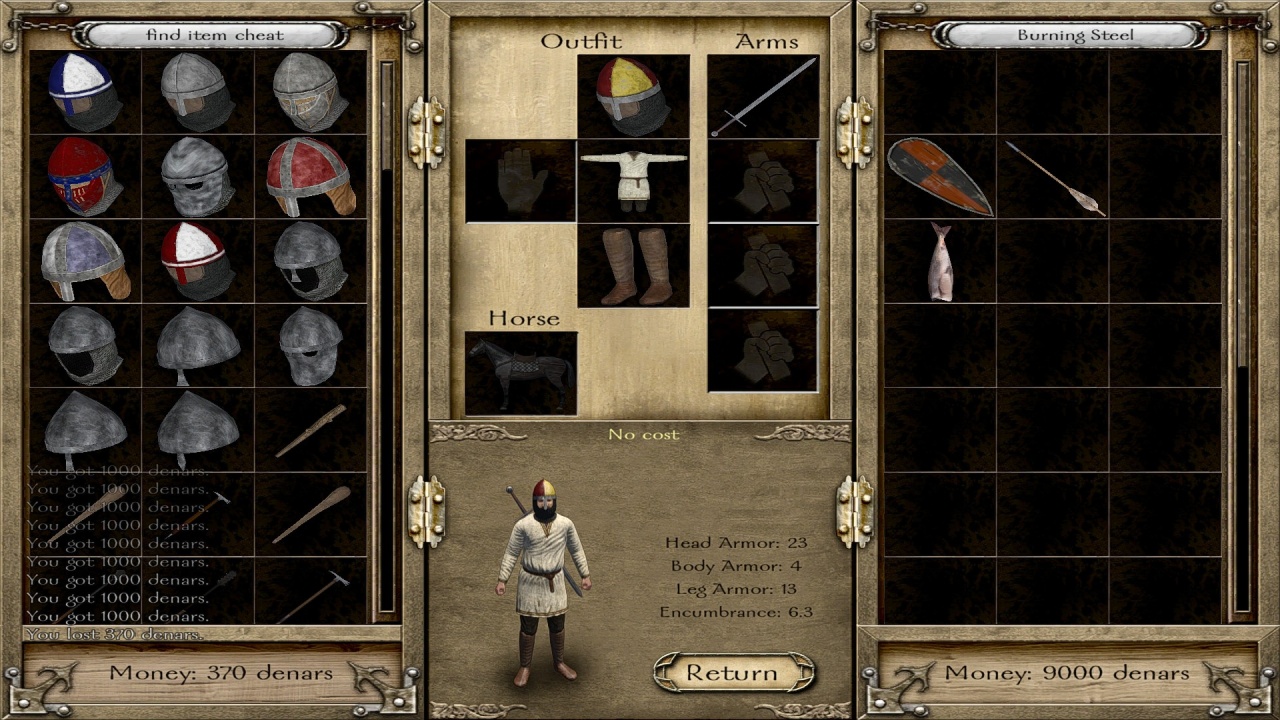Pick the orange and black kite shield
This screenshot has width=1280, height=720.
point(939,177)
